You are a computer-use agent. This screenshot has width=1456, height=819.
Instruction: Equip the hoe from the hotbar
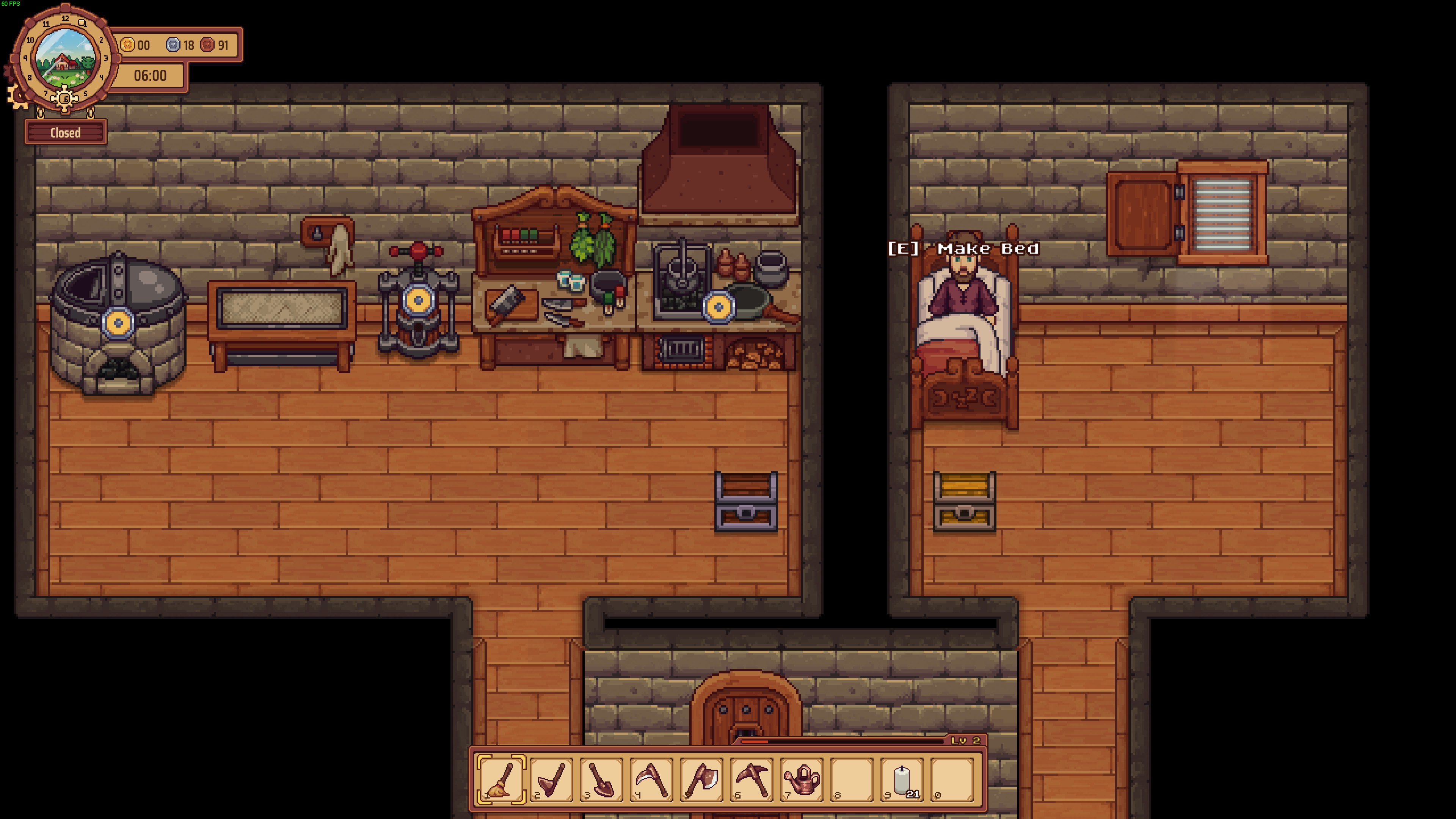coord(551,780)
